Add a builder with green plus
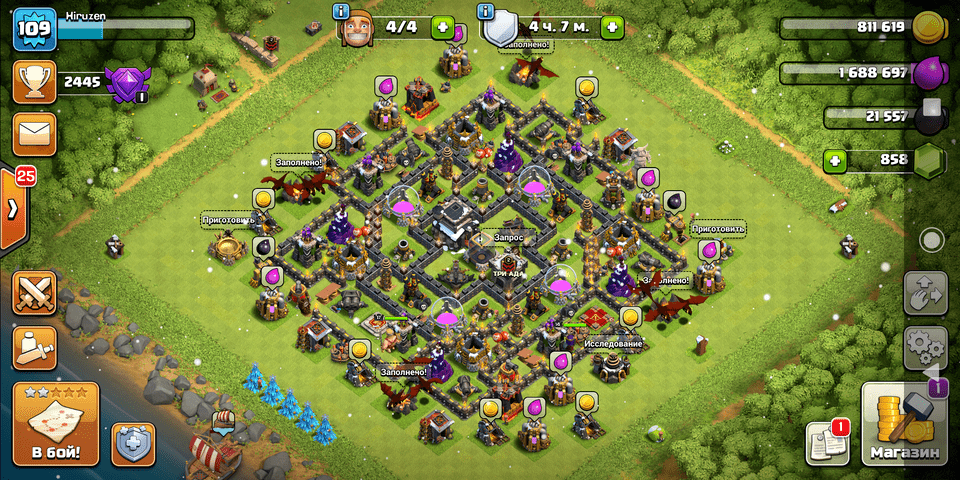960x480 pixels. tap(442, 27)
